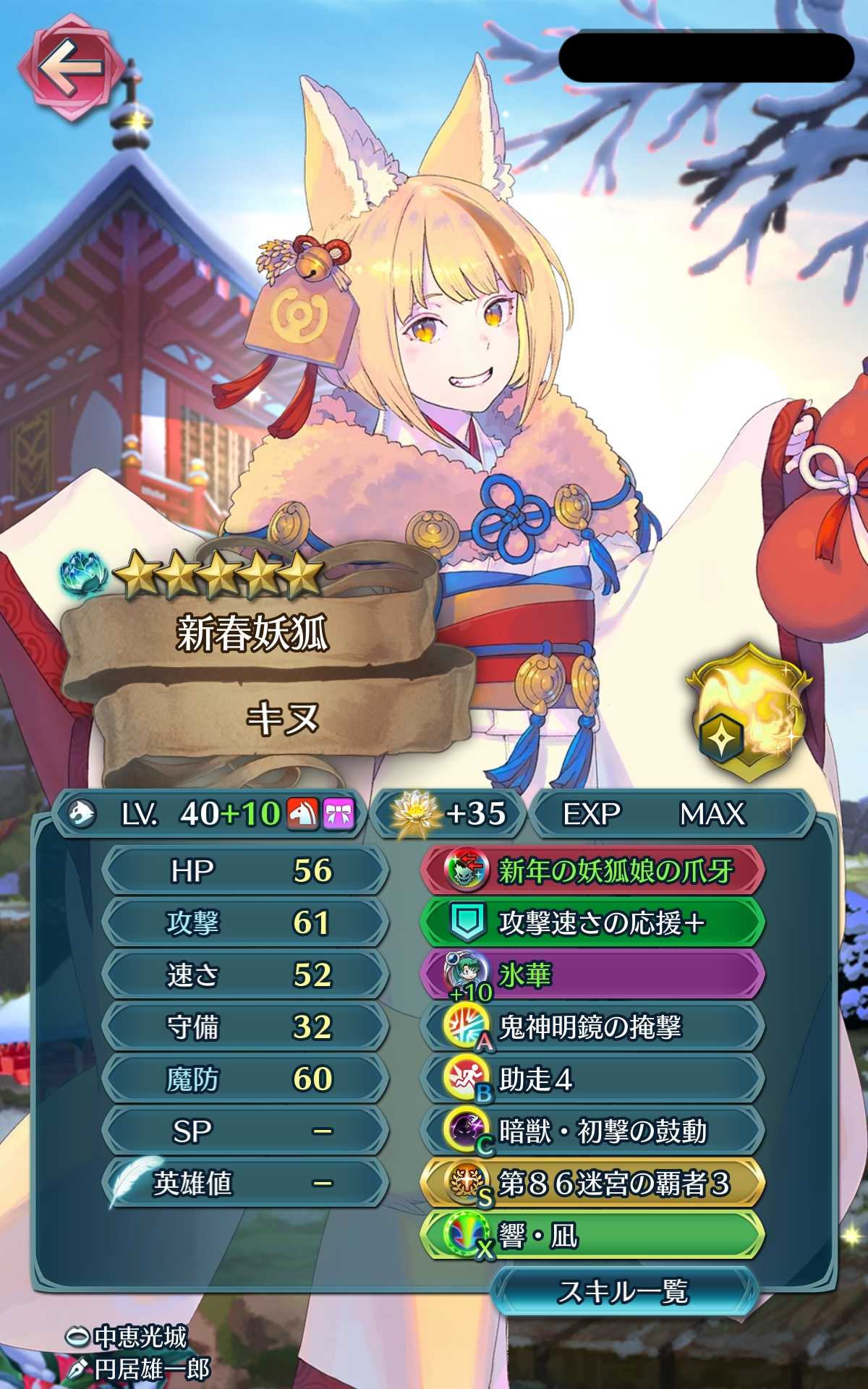Tap the dragonflower +35 indicator
Image resolution: width=868 pixels, height=1389 pixels.
(x=448, y=814)
